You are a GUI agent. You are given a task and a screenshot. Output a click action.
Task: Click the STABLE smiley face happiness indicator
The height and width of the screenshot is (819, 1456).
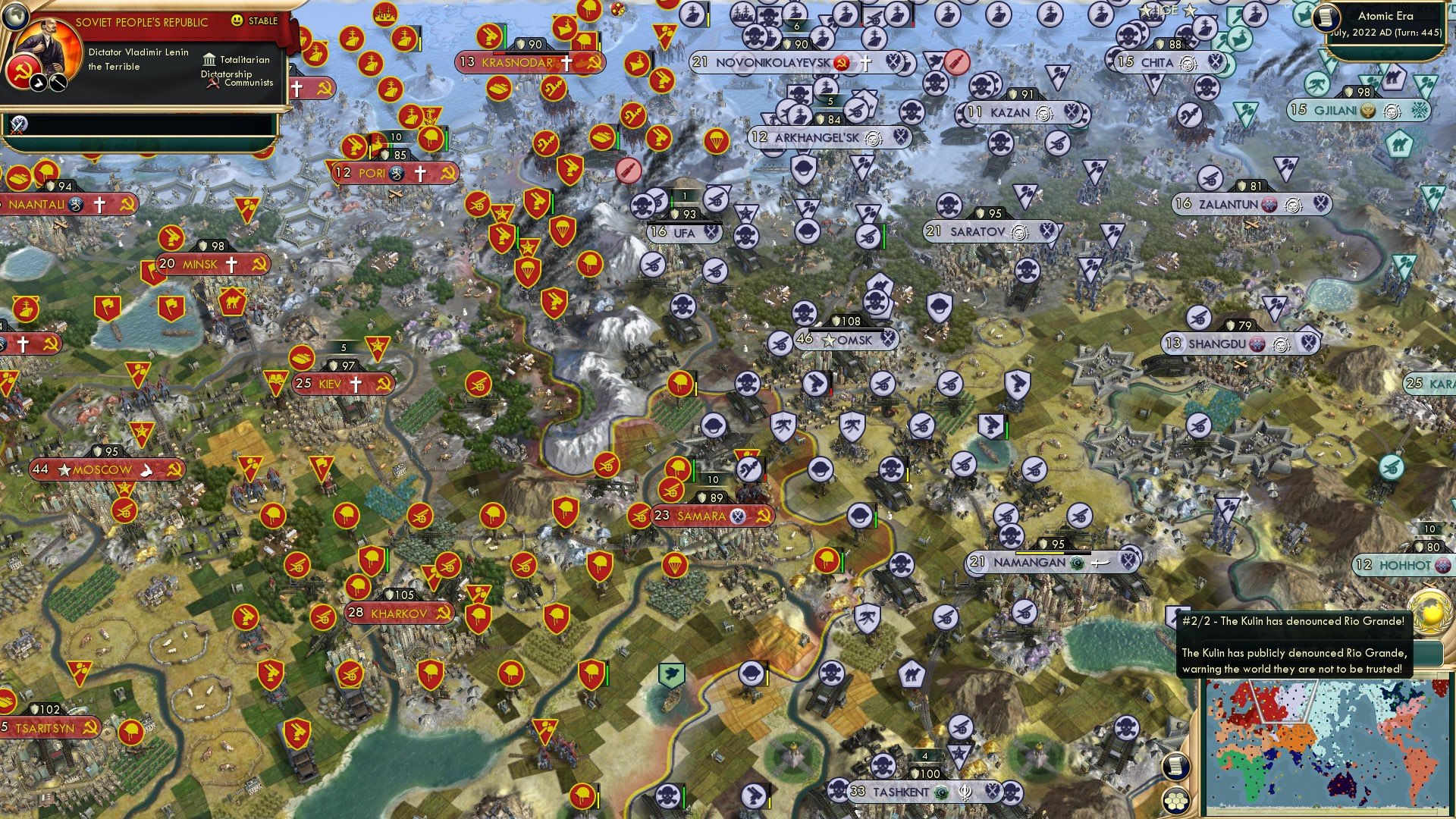click(x=237, y=21)
